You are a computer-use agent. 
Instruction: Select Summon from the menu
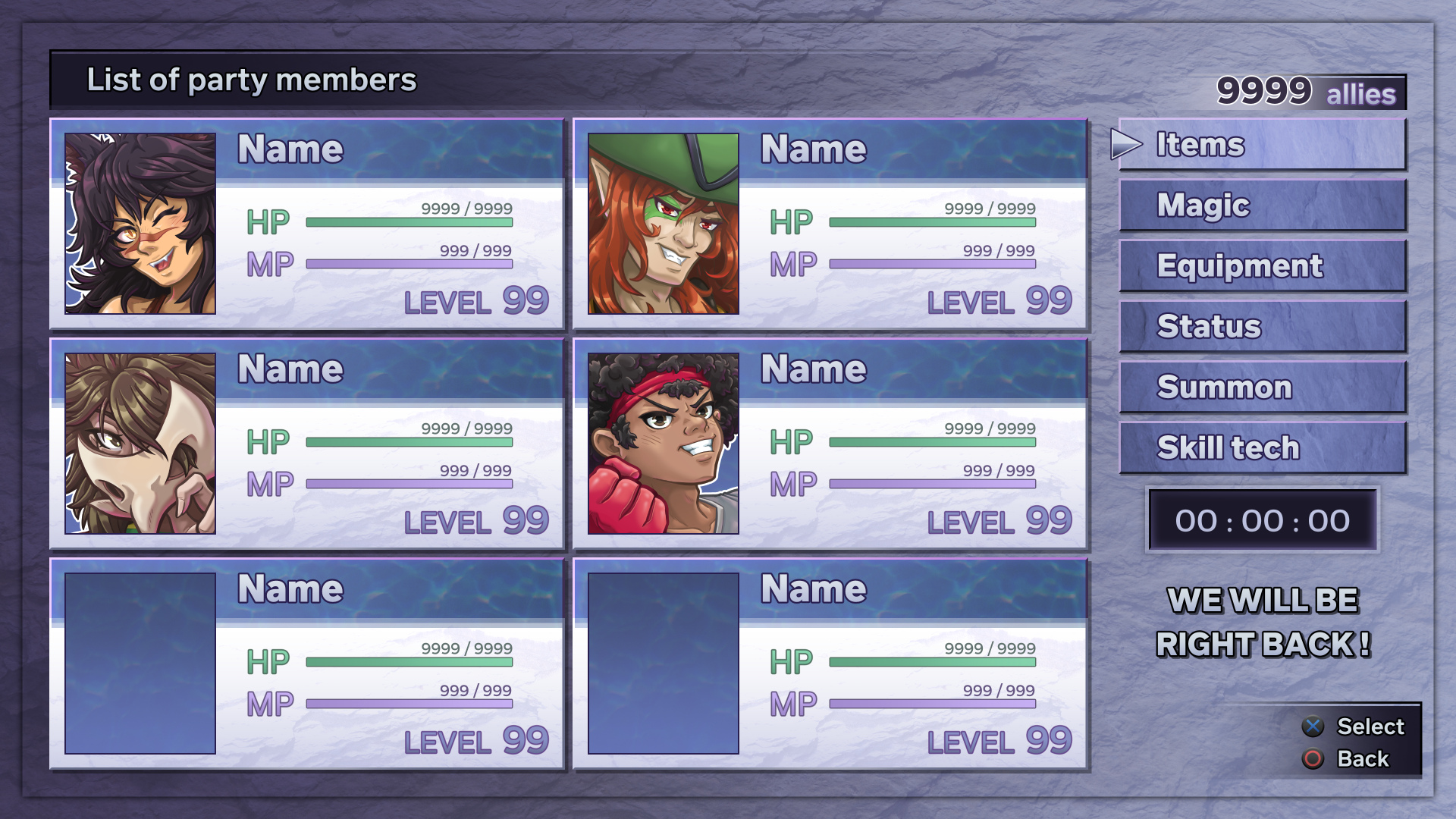point(1262,387)
